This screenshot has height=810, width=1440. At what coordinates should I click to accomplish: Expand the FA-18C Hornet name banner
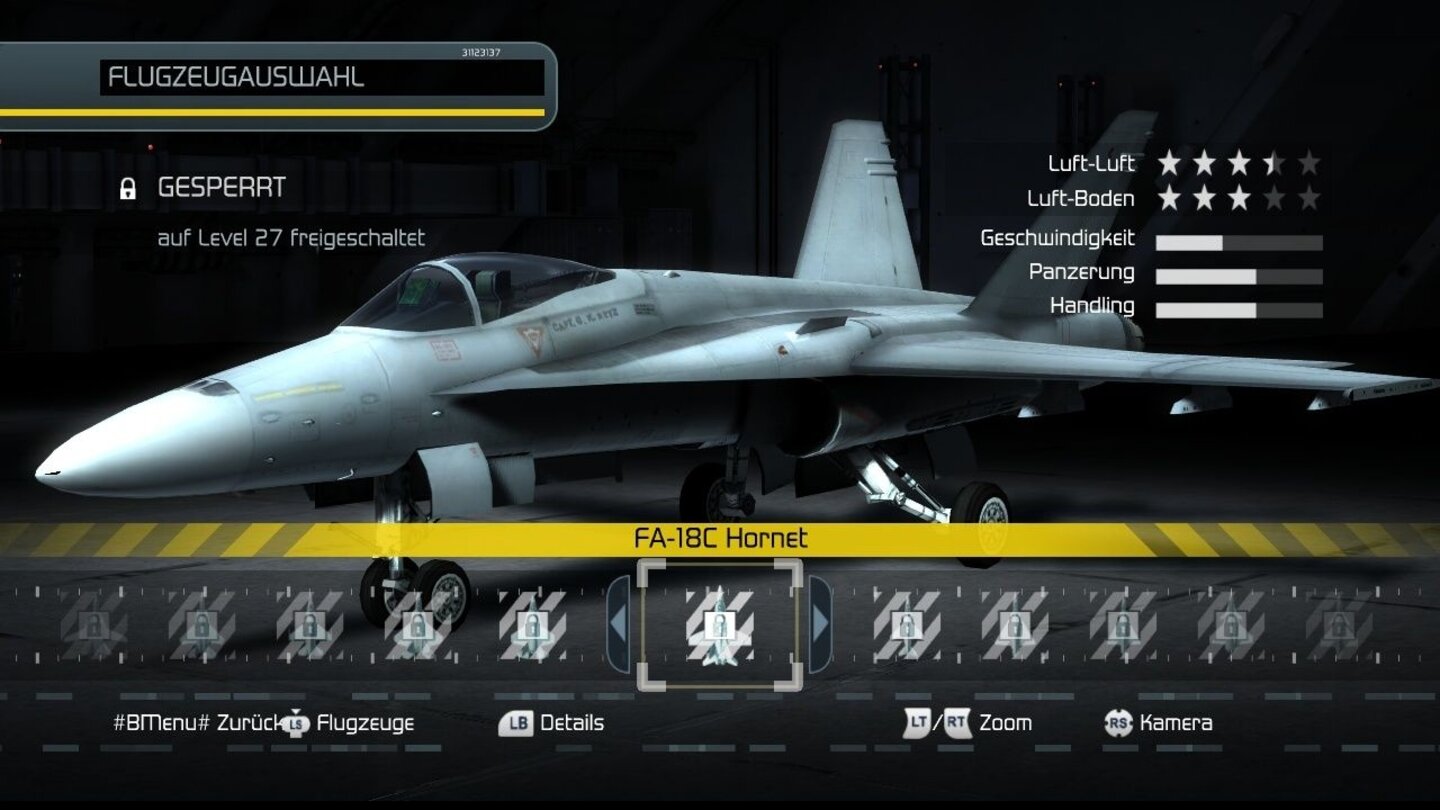[x=719, y=538]
